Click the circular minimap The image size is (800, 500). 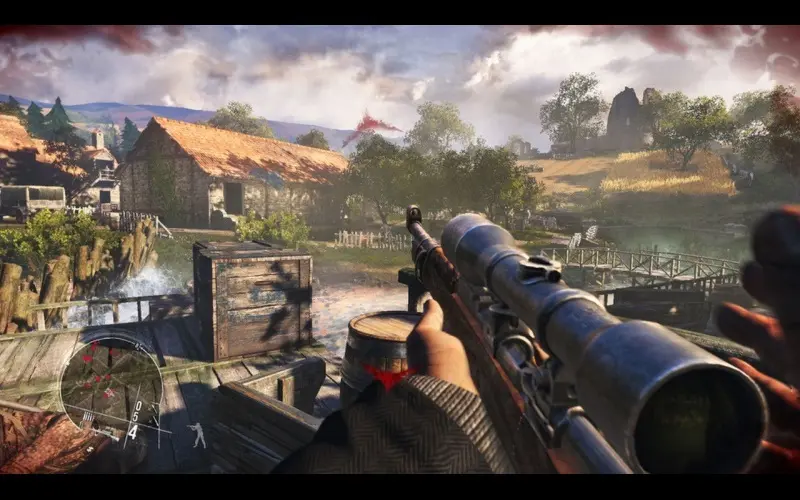110,385
